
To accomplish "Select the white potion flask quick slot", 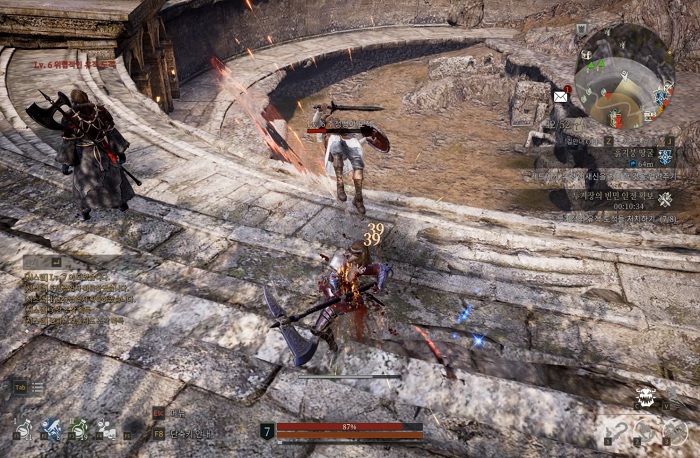I will 23,430.
